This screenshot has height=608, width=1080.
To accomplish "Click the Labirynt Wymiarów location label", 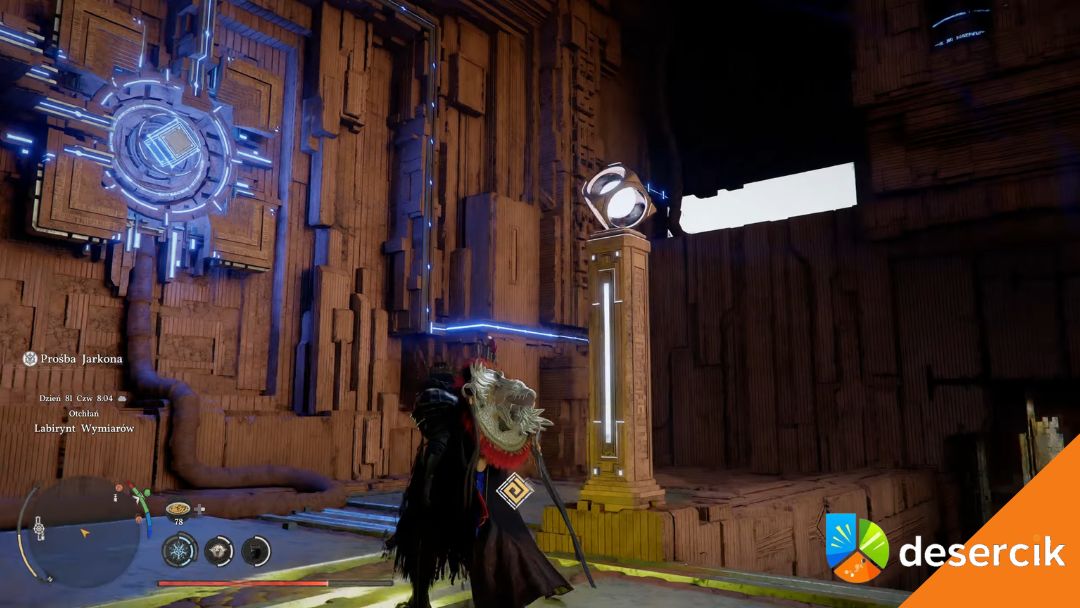I will (84, 428).
